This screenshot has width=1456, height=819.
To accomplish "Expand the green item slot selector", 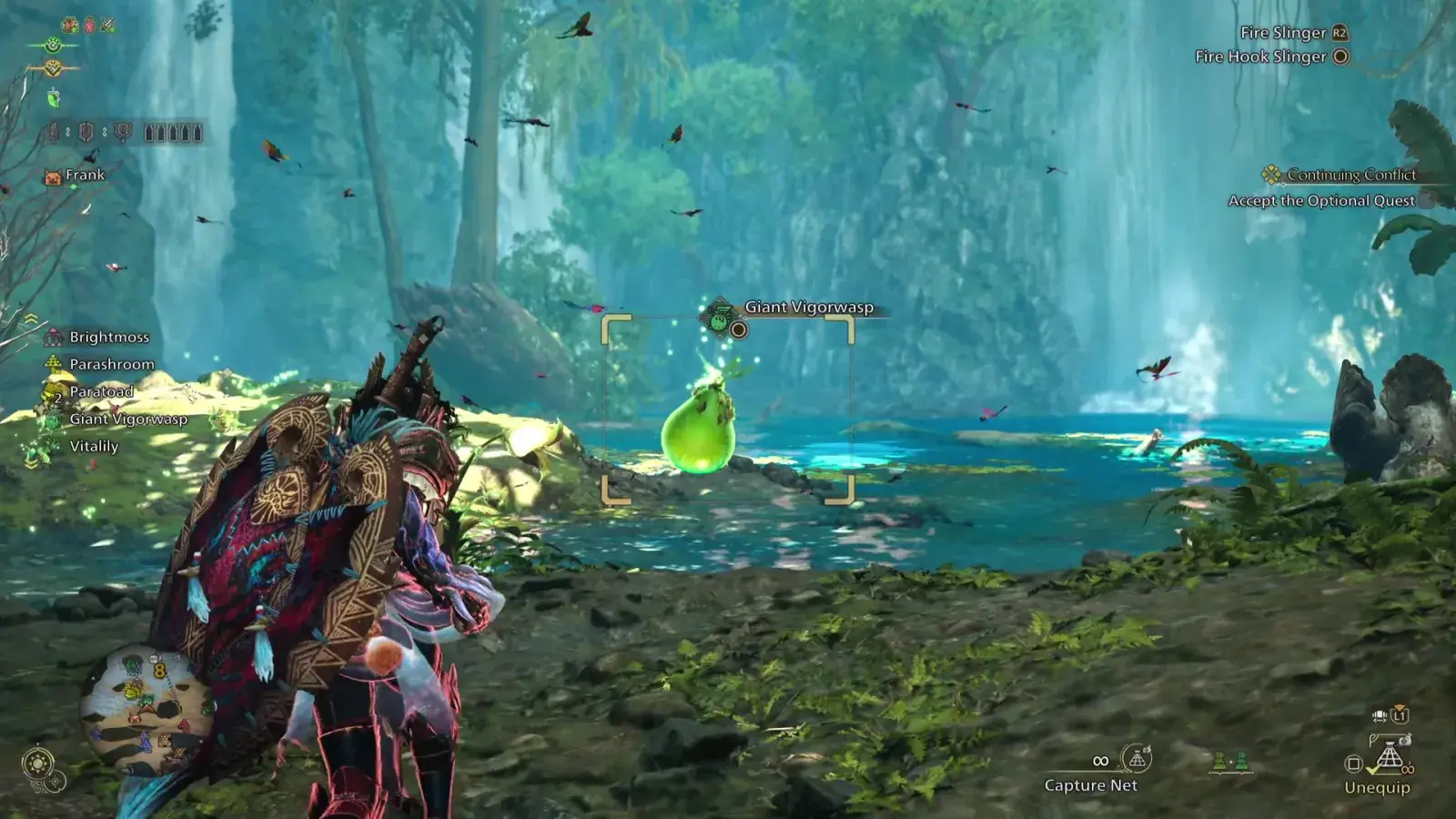I will [1230, 762].
